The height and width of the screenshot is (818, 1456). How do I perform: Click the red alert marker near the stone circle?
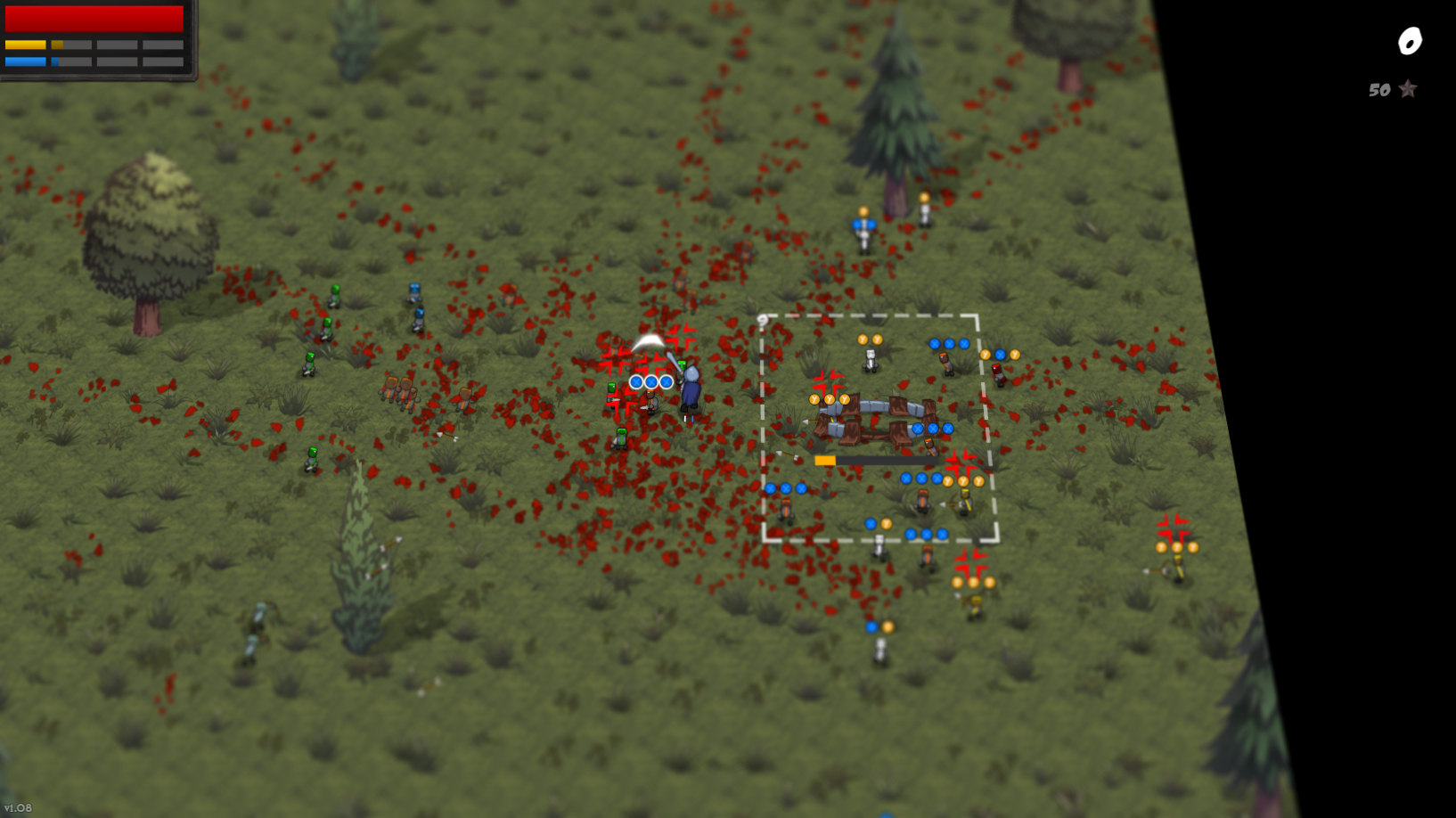pos(828,380)
